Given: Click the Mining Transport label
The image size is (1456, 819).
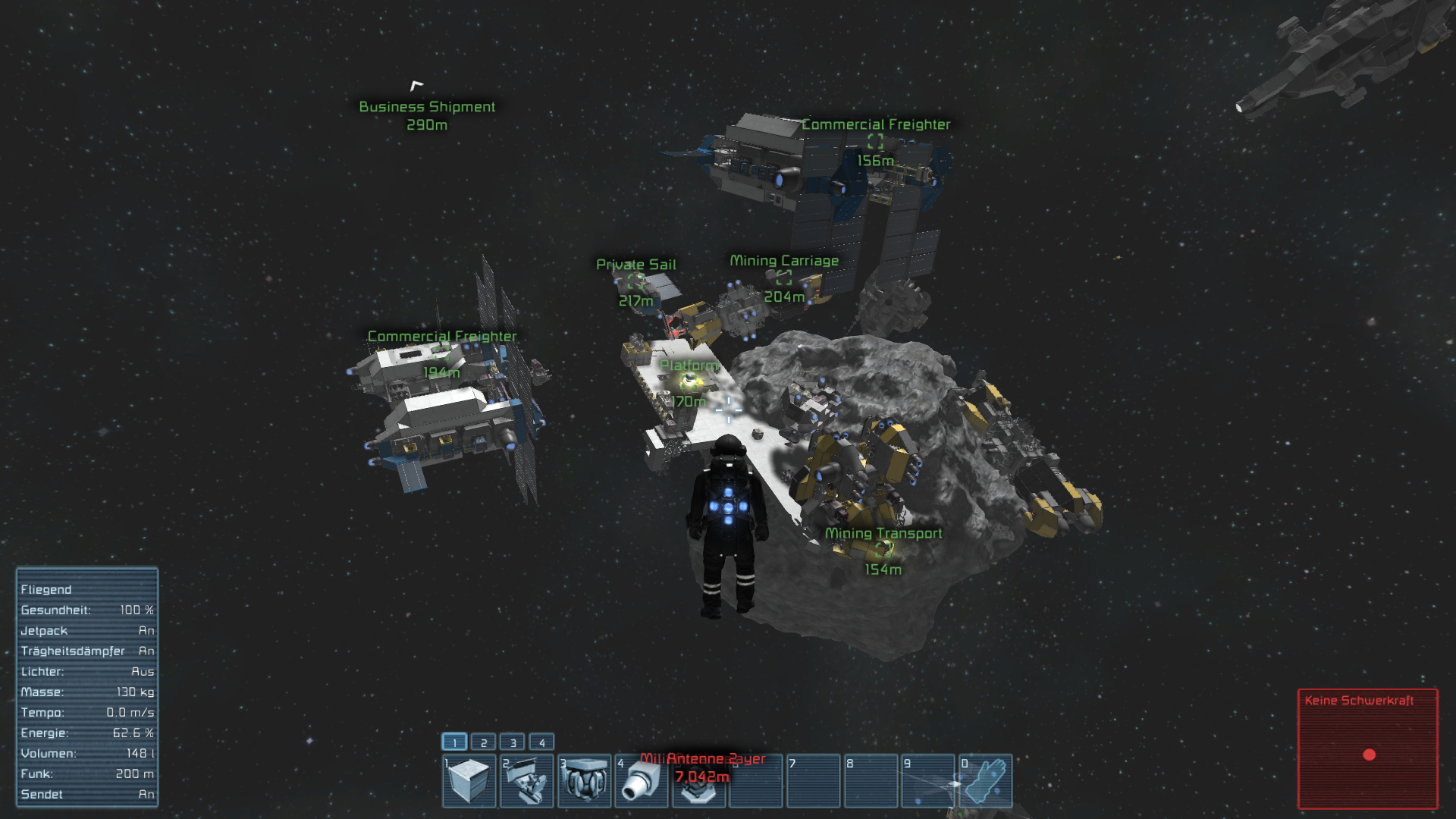Looking at the screenshot, I should [x=883, y=533].
